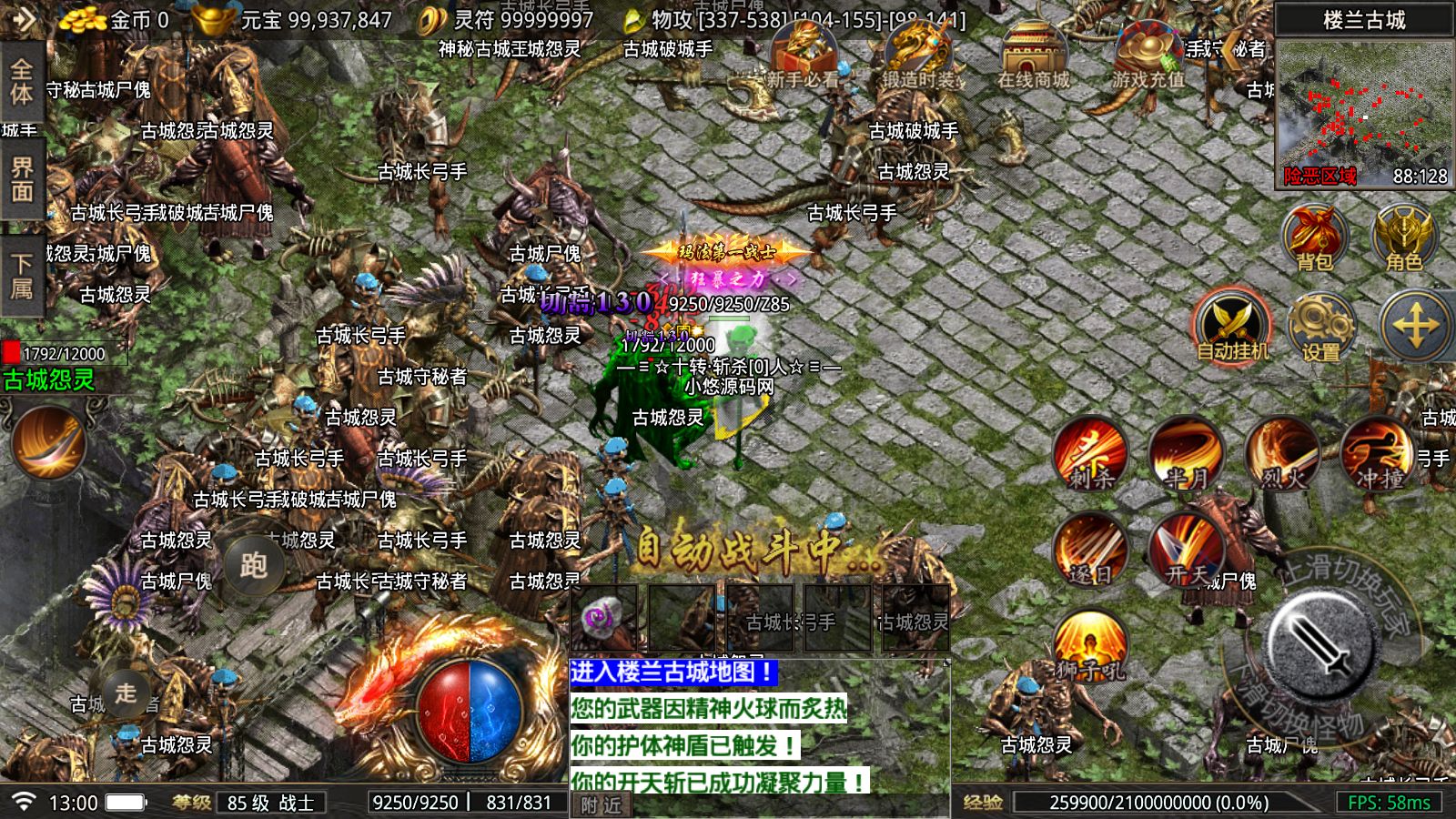Viewport: 1456px width, 819px height.
Task: Tap the 开天 skill icon
Action: [1187, 552]
